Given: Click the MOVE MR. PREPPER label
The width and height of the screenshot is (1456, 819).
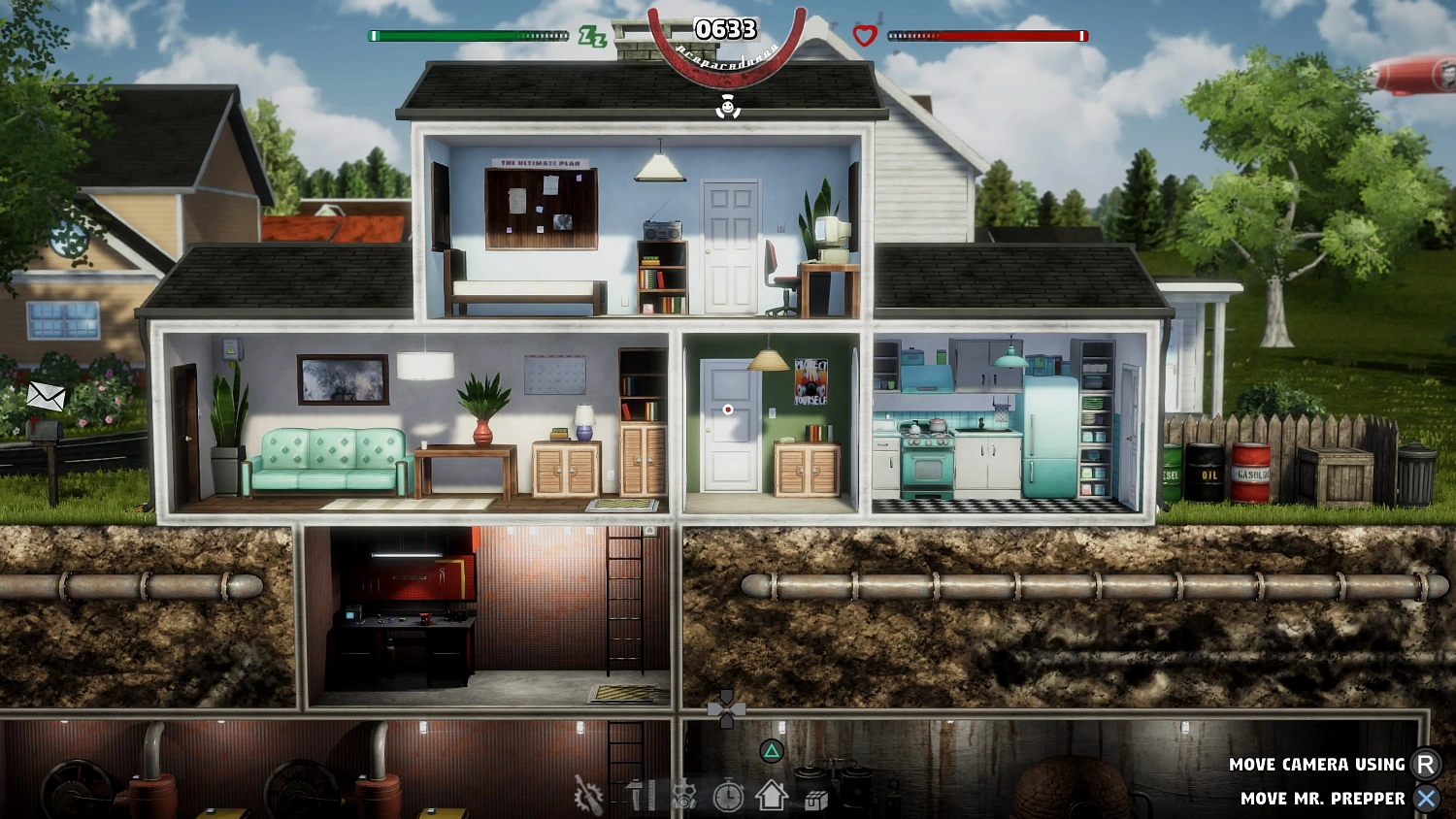Looking at the screenshot, I should [x=1323, y=799].
